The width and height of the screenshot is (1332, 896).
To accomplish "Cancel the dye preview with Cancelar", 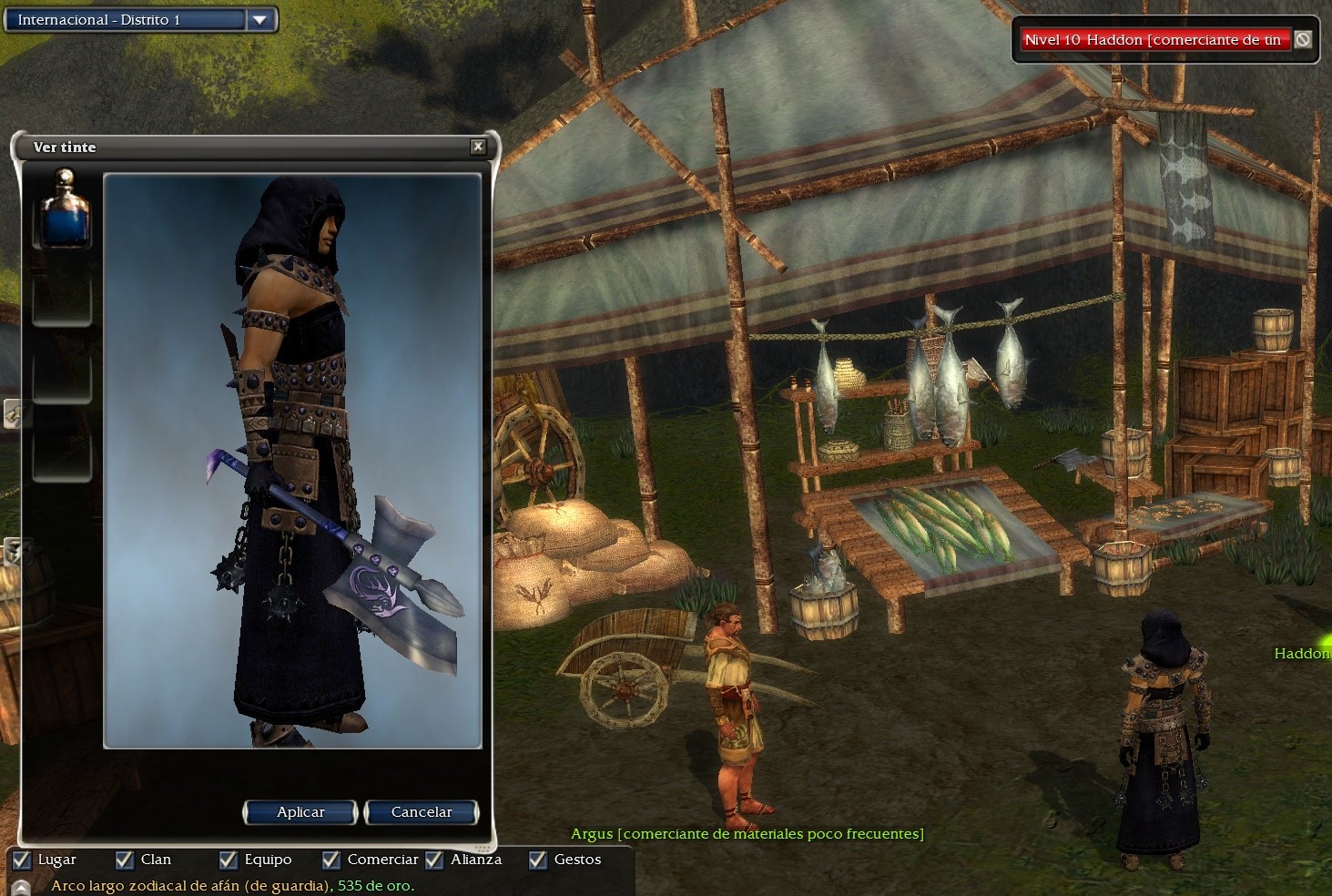I will point(421,812).
